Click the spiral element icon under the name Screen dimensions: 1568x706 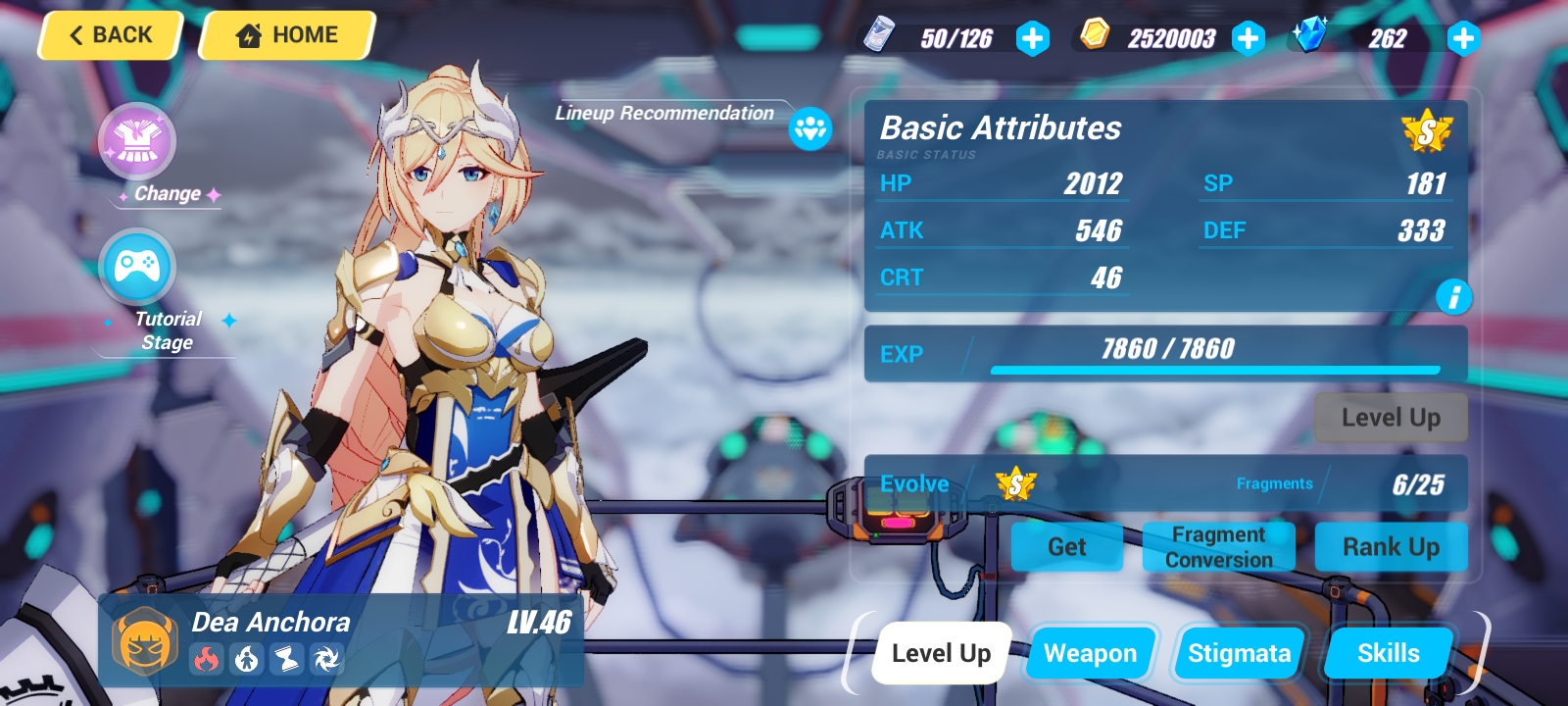coord(328,660)
